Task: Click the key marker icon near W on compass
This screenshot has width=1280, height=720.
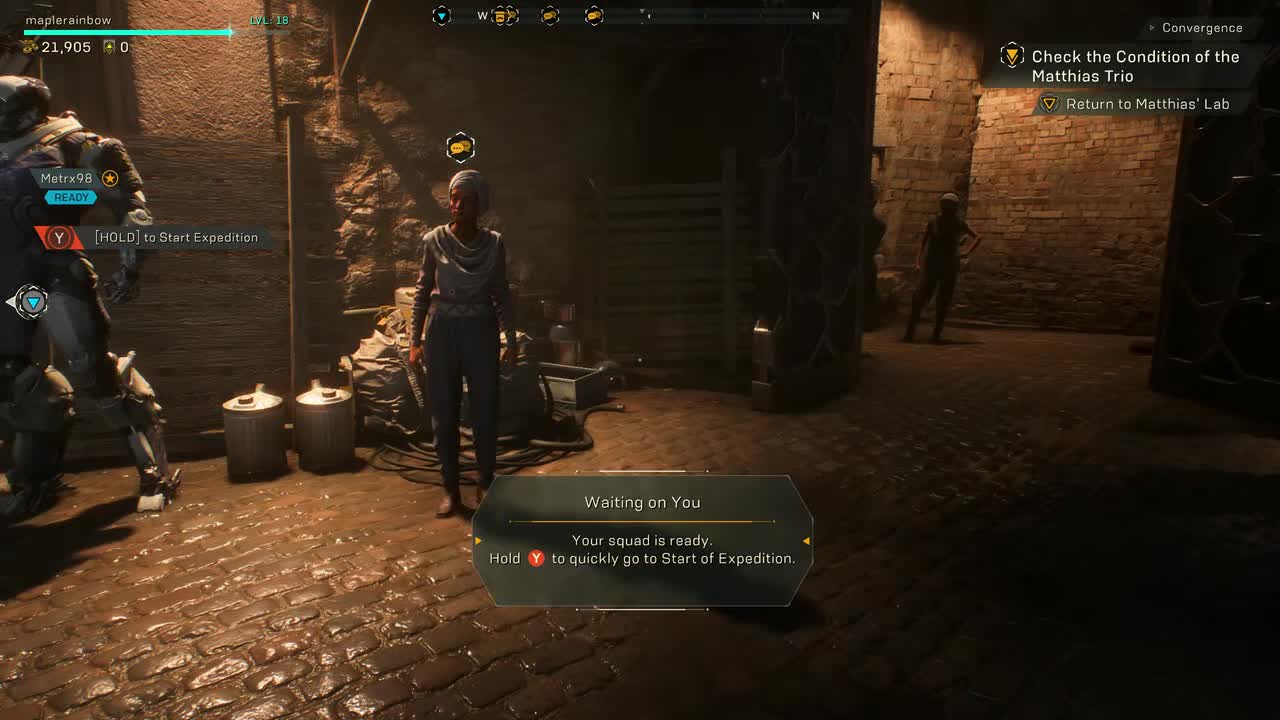Action: [x=502, y=16]
